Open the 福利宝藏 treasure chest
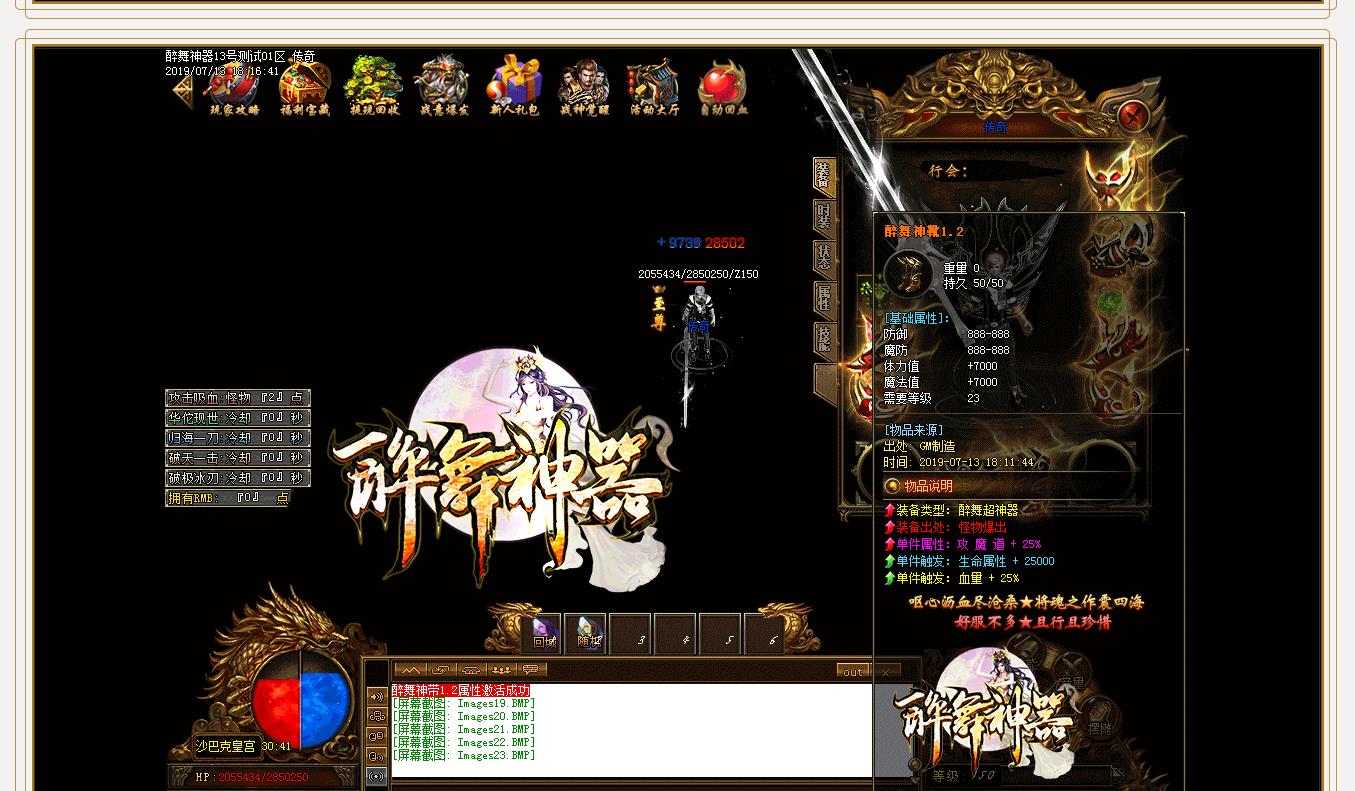Image resolution: width=1355 pixels, height=791 pixels. point(305,87)
